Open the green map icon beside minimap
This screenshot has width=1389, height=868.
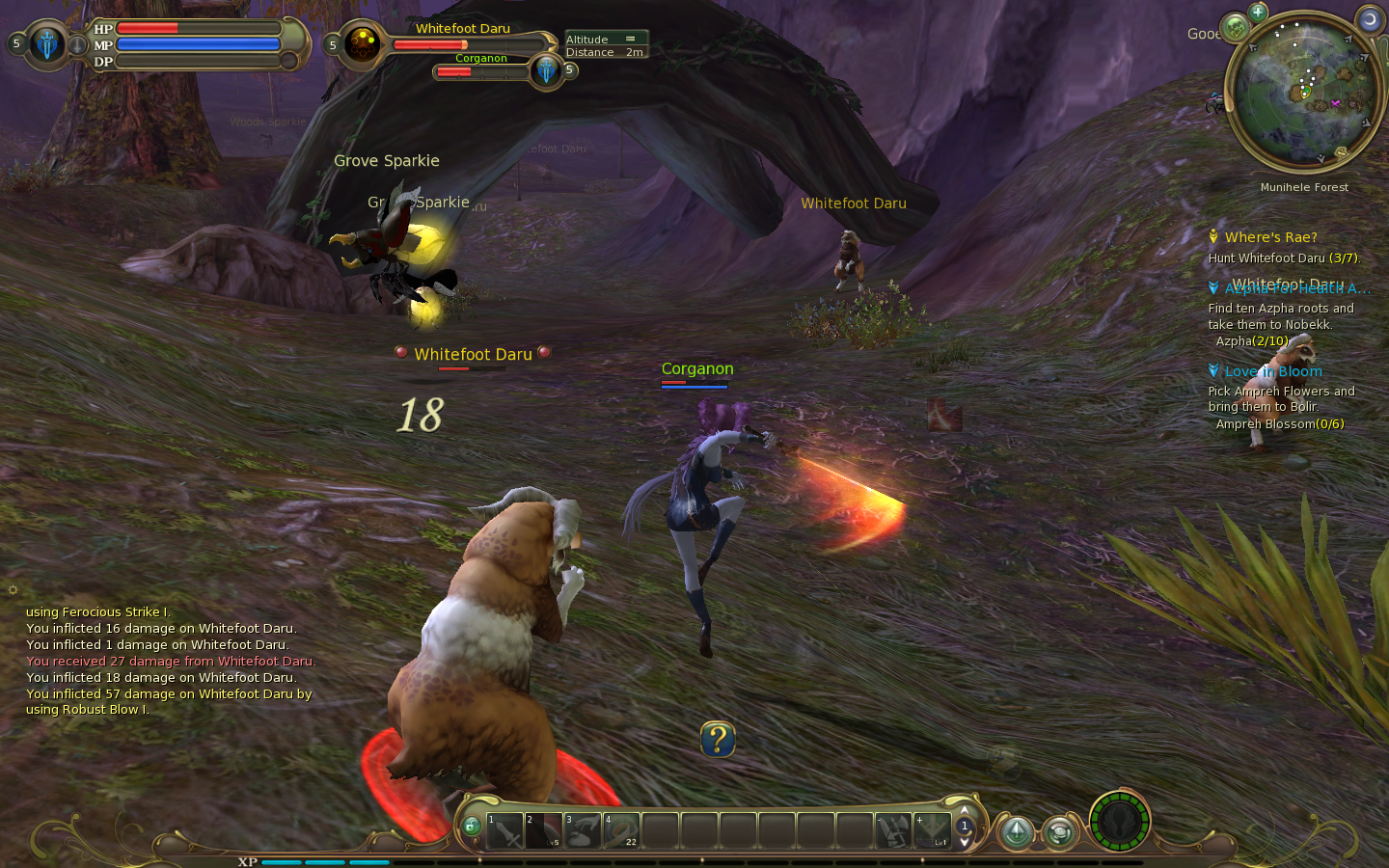(x=1235, y=28)
